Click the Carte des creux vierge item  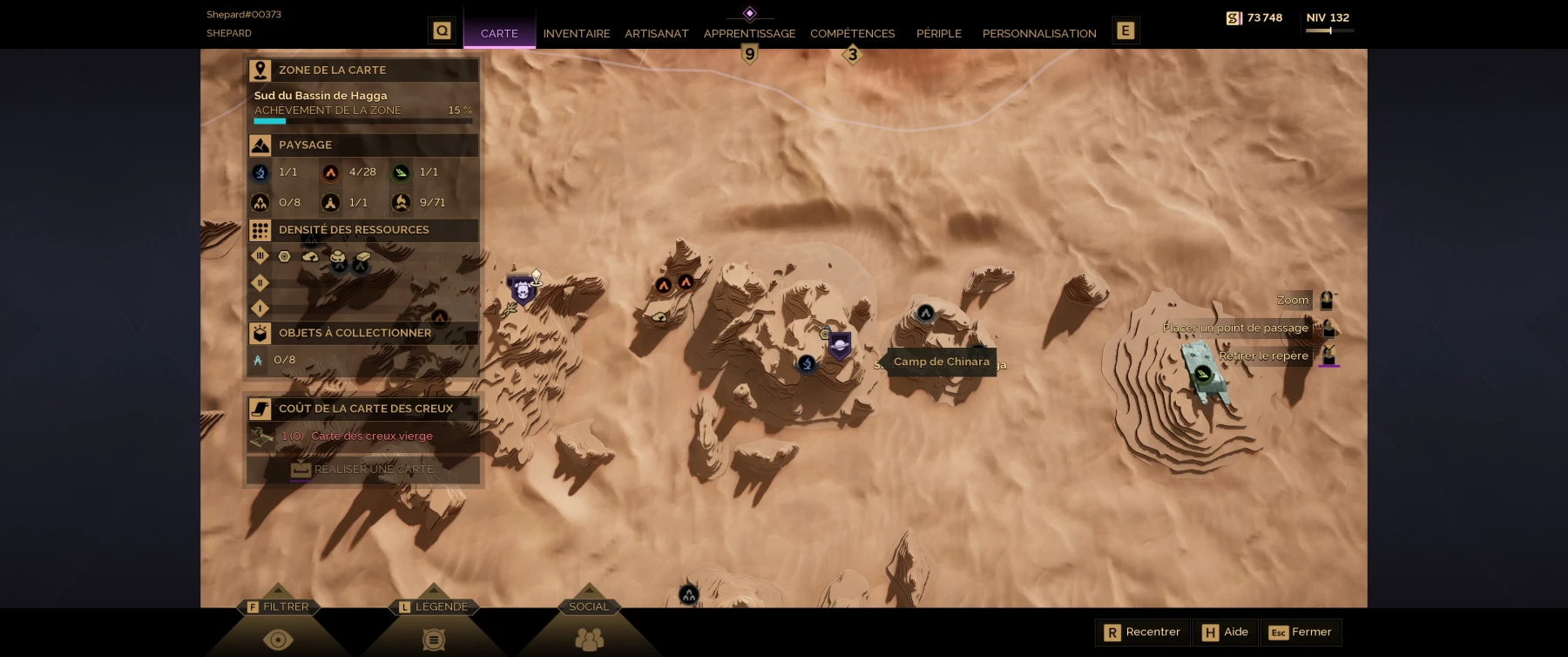pos(371,436)
